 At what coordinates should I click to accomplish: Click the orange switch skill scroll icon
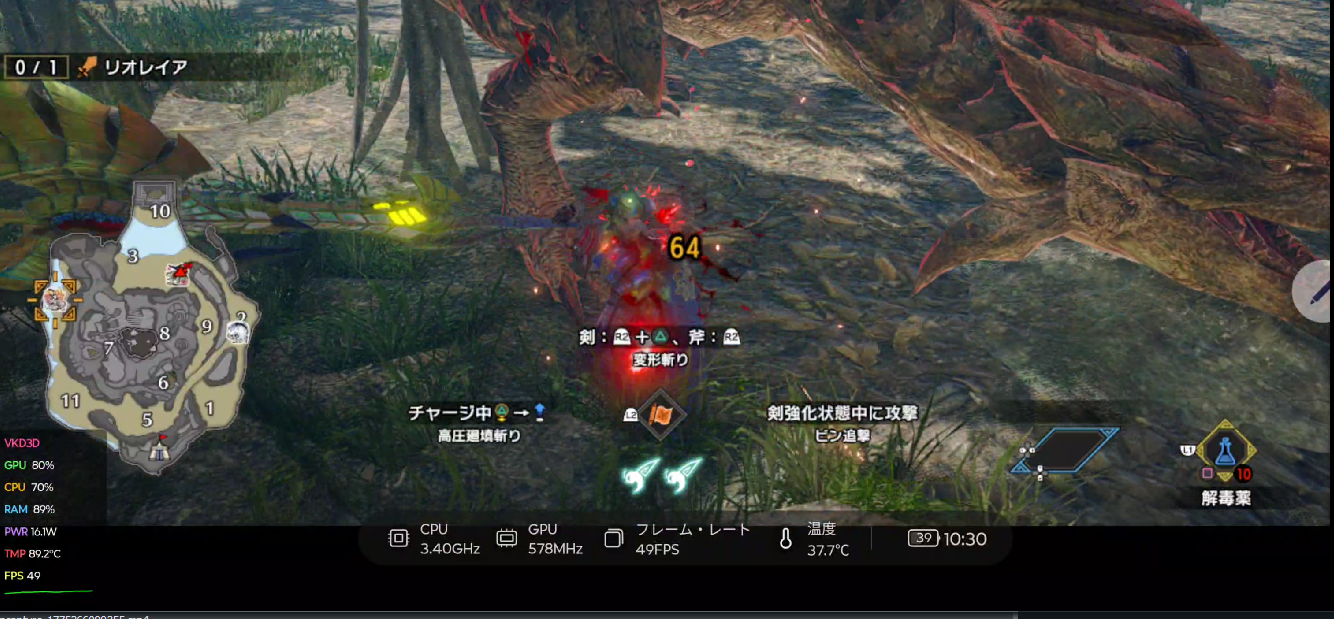click(x=659, y=414)
